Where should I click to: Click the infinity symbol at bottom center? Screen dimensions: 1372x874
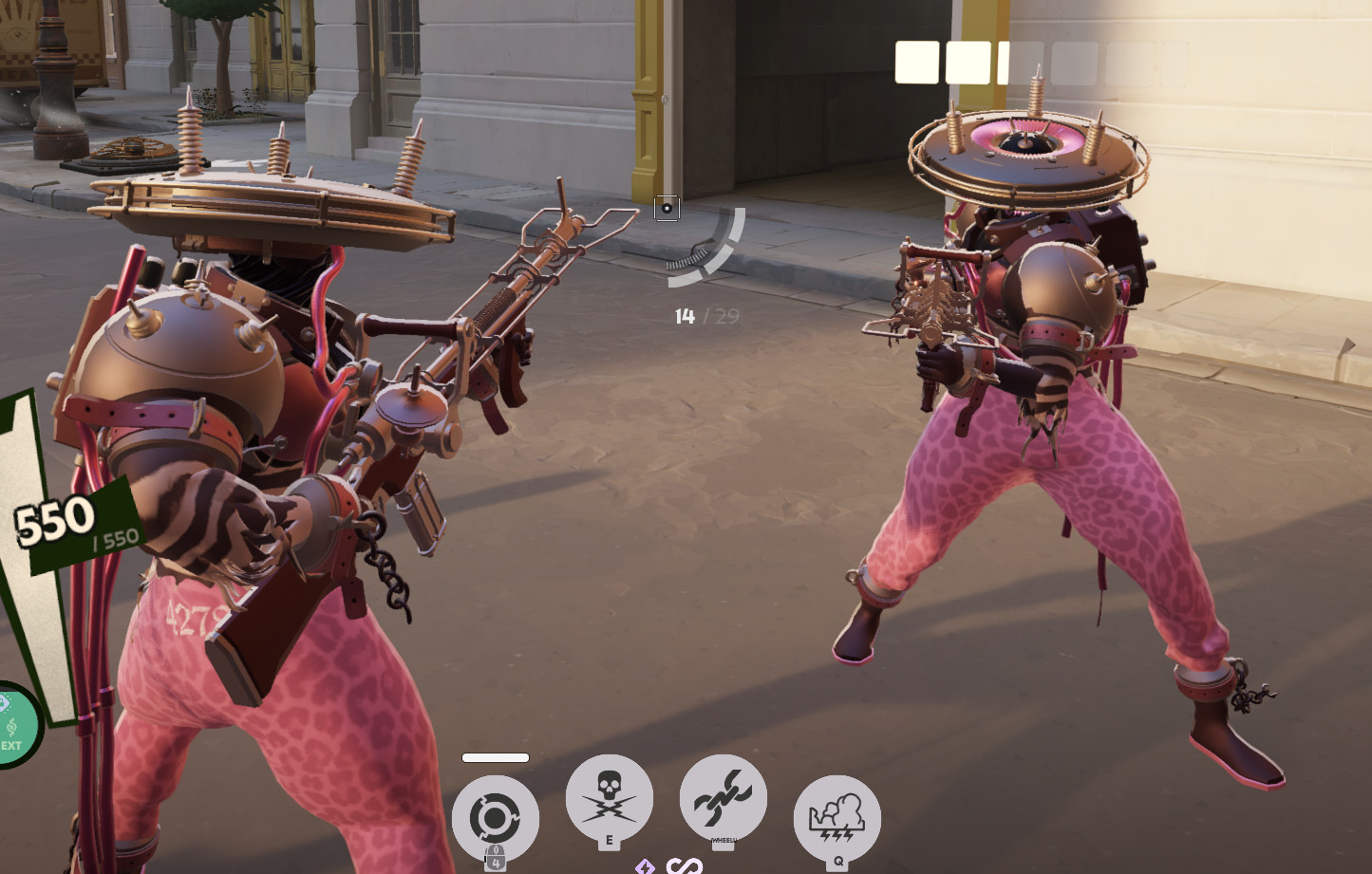click(x=684, y=866)
